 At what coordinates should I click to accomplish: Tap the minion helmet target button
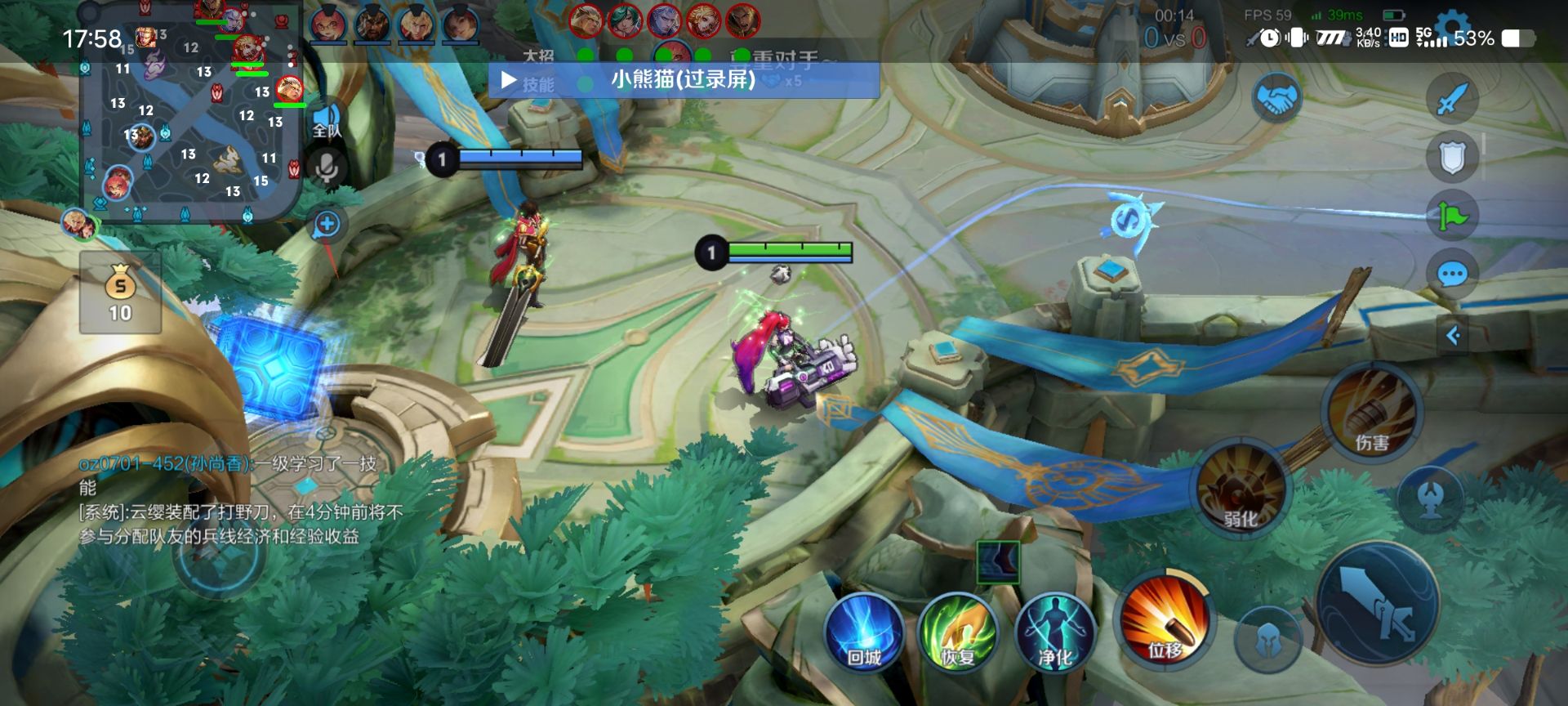tap(1267, 641)
